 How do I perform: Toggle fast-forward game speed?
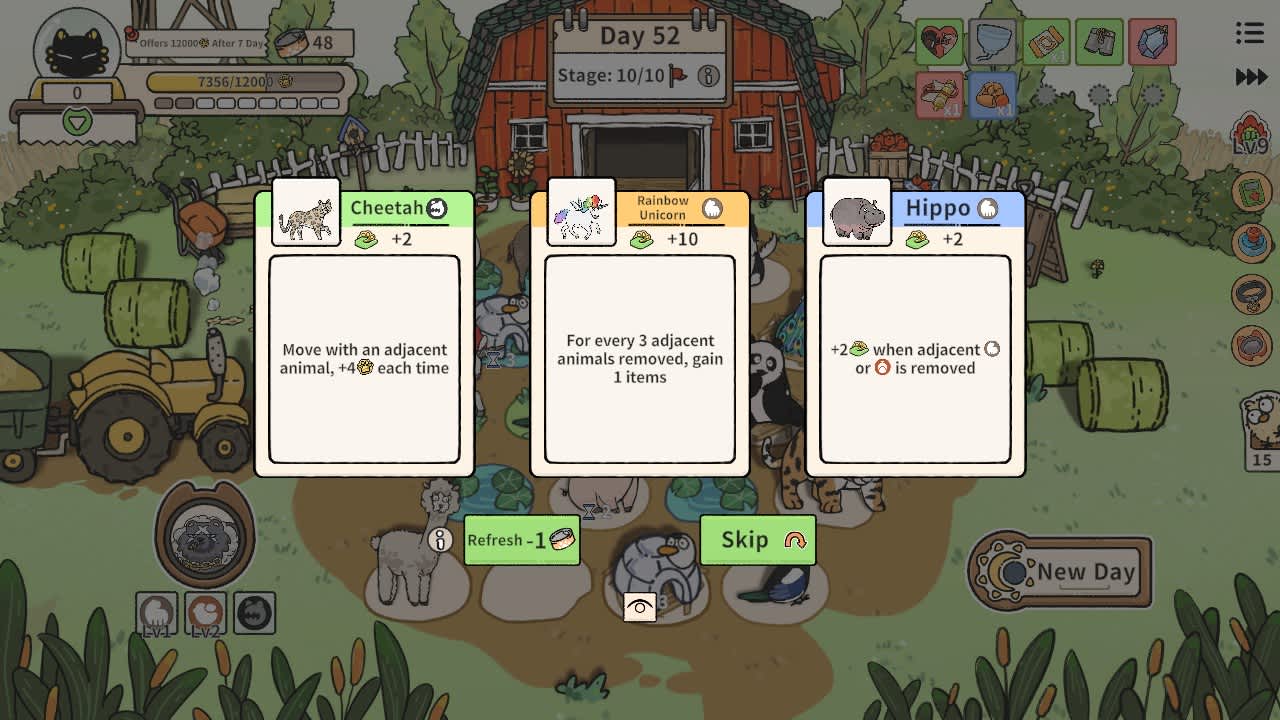[x=1252, y=75]
